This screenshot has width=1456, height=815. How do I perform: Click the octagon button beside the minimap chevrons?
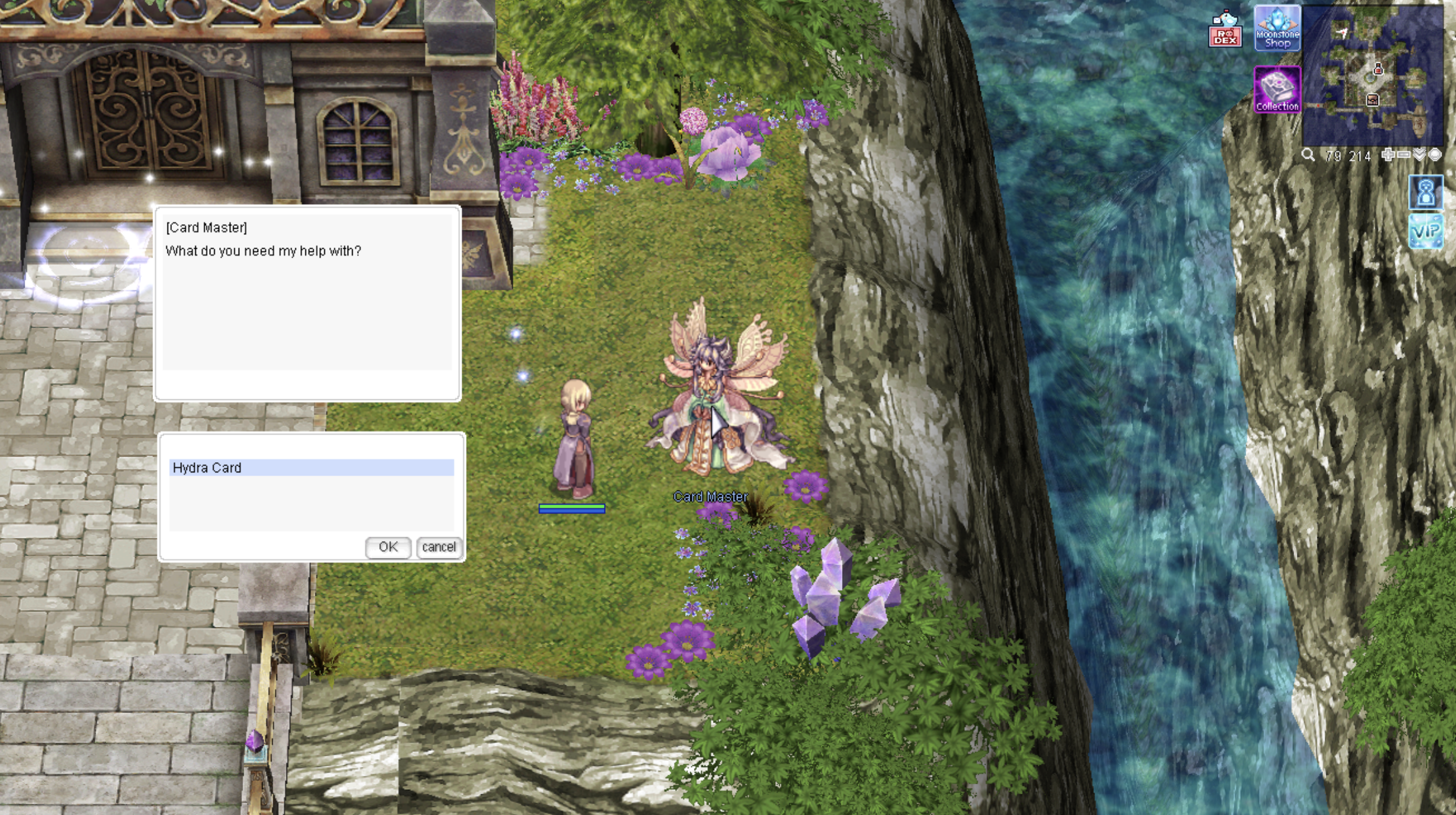pyautogui.click(x=1435, y=155)
